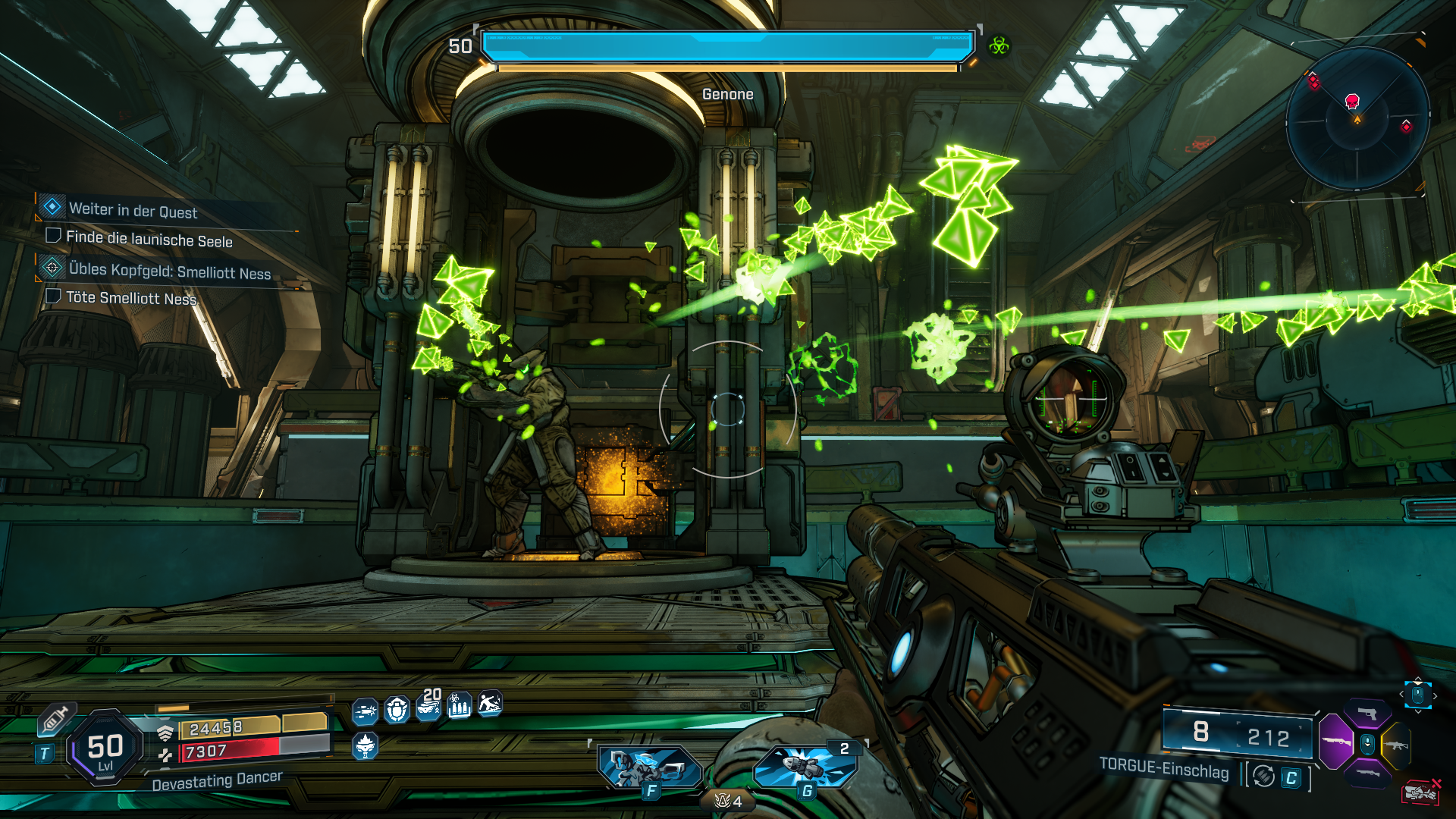The height and width of the screenshot is (819, 1456).
Task: Activate the action skill icon labeled F
Action: tap(649, 767)
